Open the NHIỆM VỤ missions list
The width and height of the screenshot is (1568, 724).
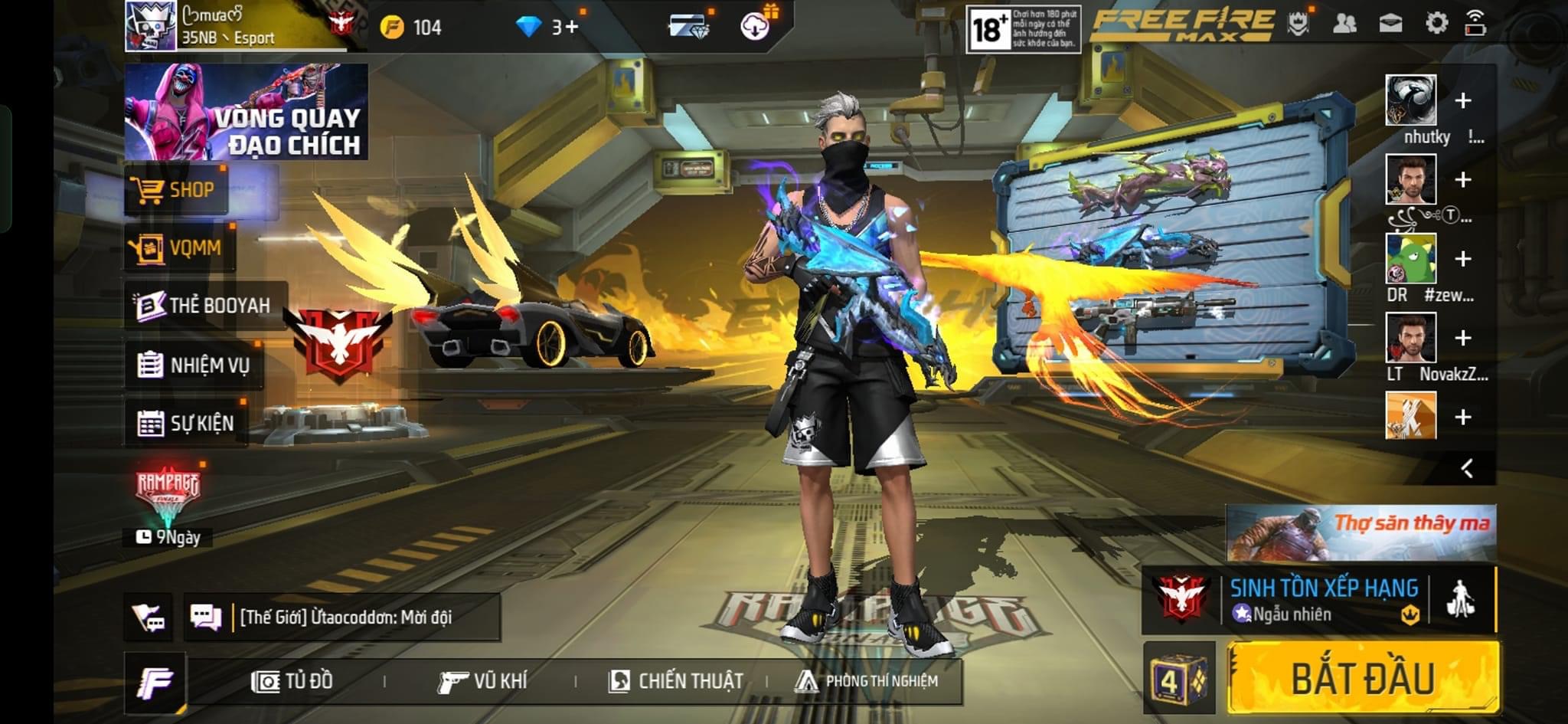point(194,365)
